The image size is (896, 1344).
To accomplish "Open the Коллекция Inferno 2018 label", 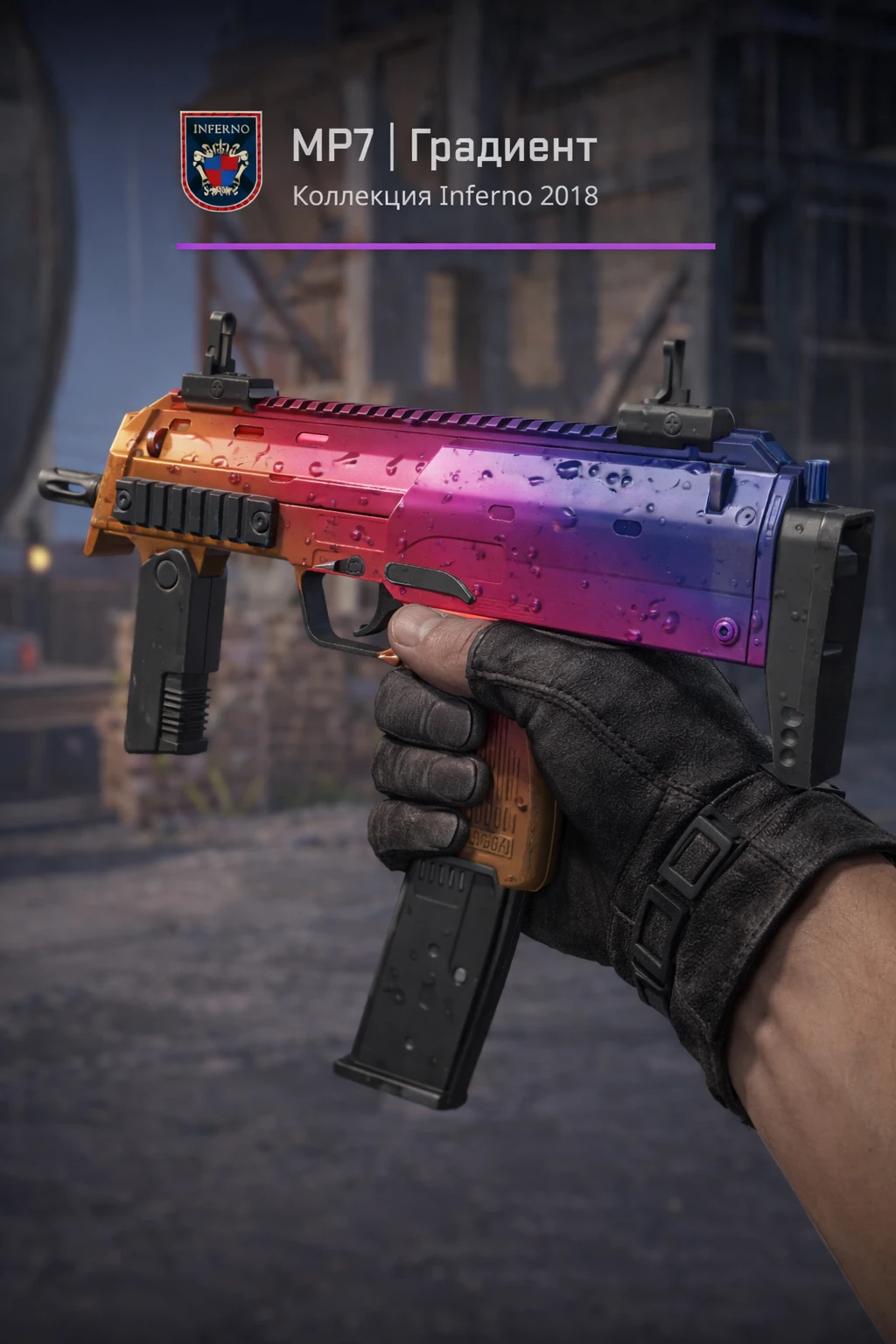I will 445,195.
